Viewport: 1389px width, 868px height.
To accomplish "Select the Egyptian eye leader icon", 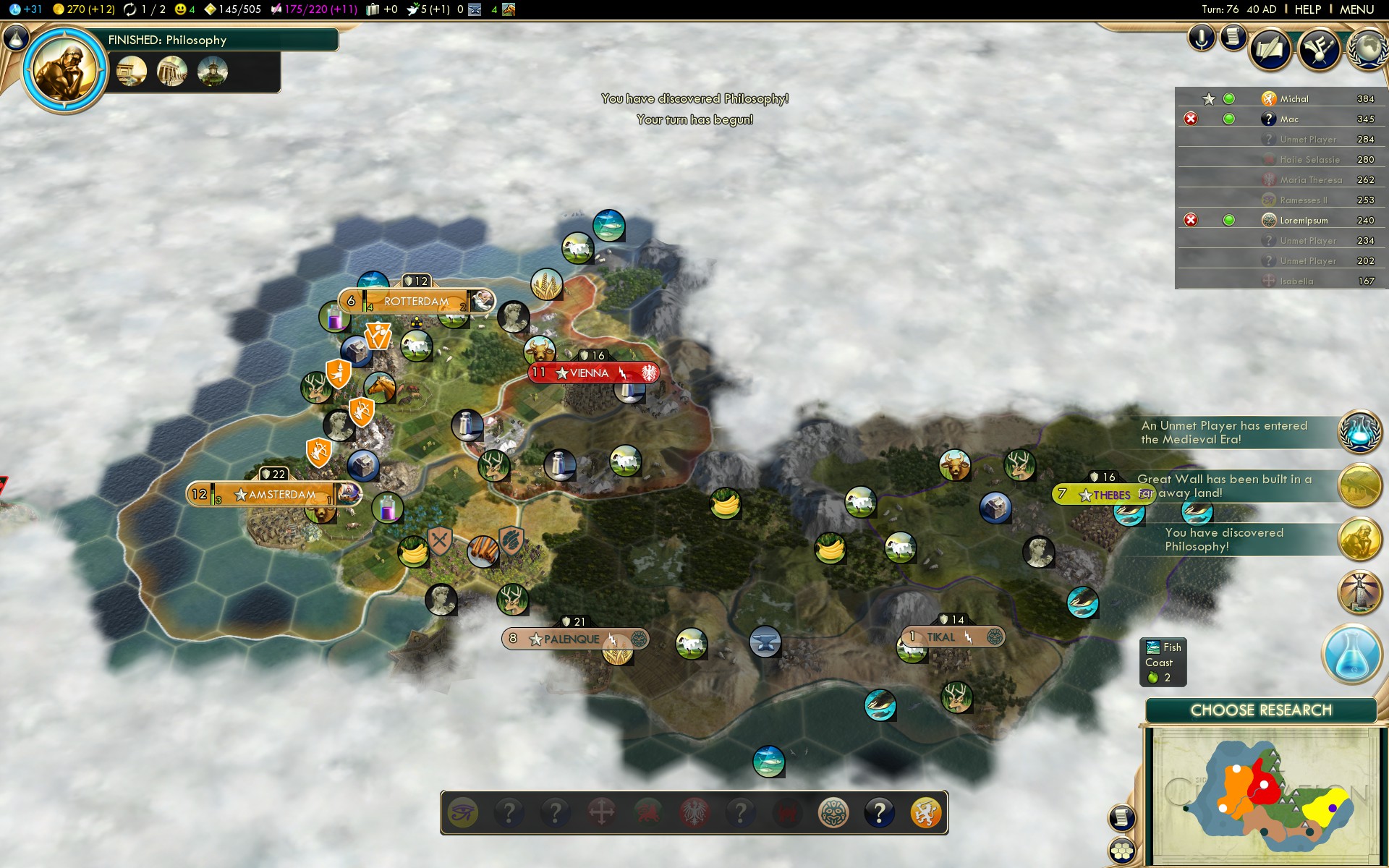I will click(x=463, y=813).
